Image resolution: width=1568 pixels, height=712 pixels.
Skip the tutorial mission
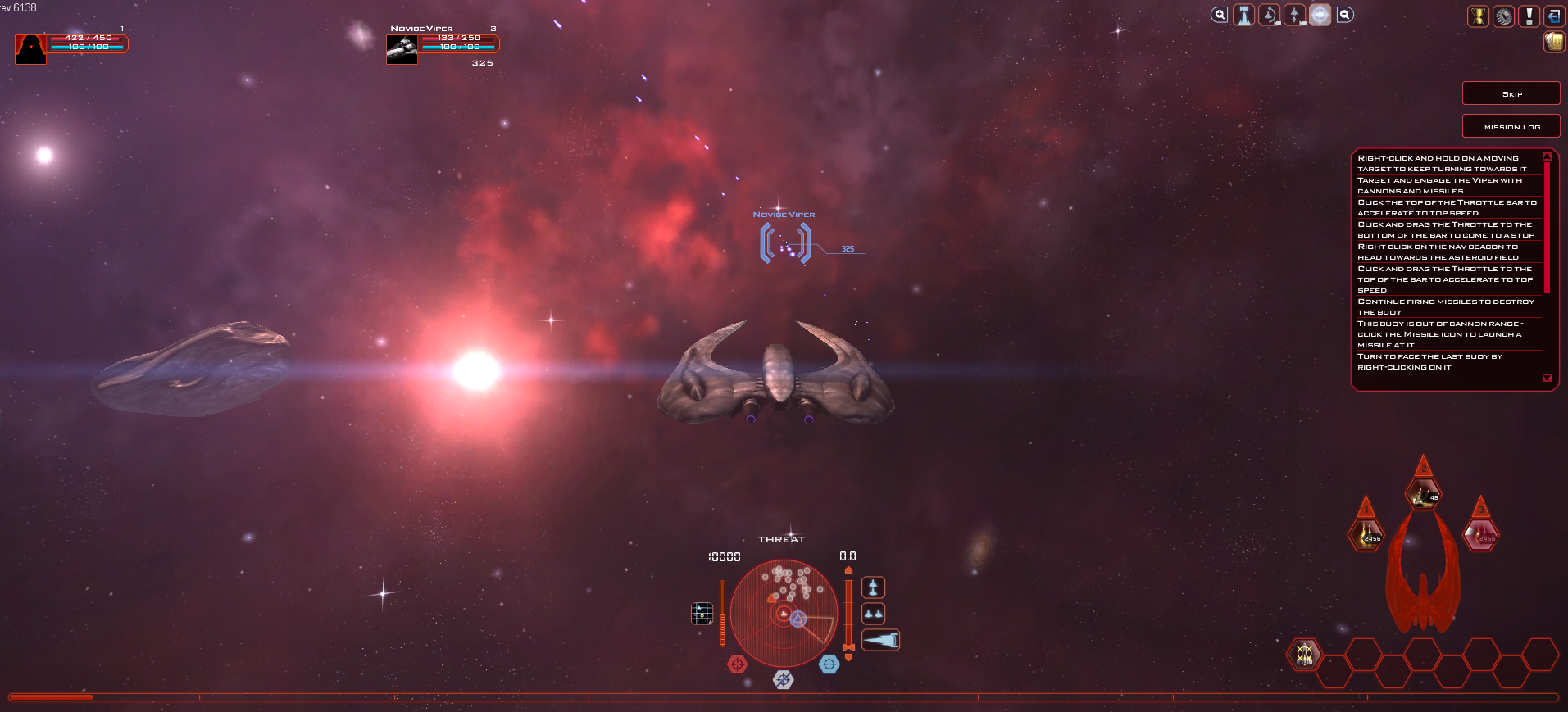(x=1511, y=93)
